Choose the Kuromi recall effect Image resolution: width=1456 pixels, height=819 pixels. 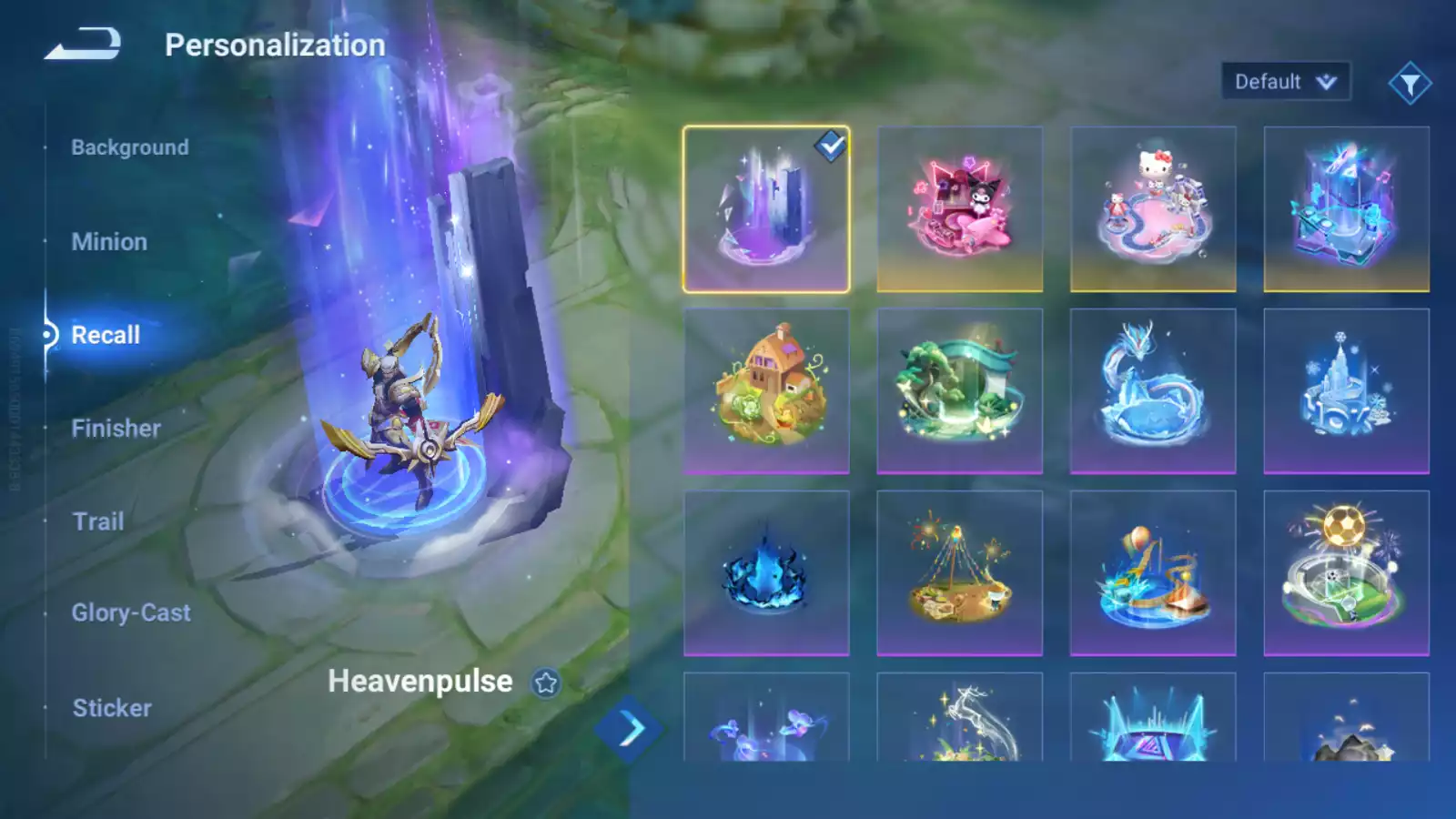point(959,209)
